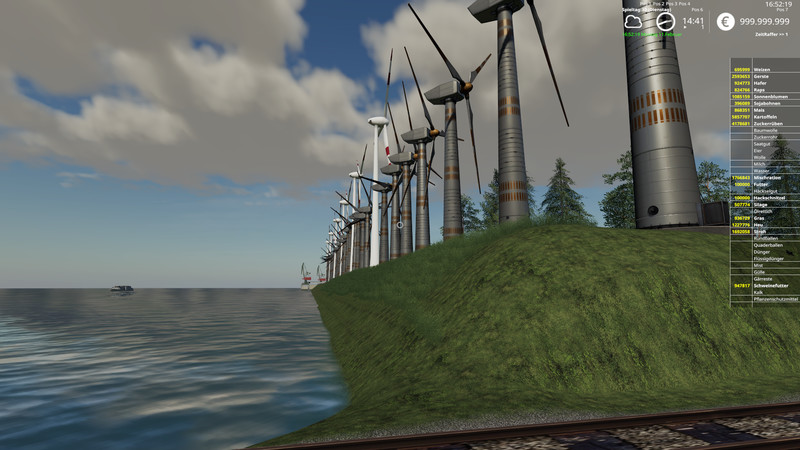Click the Schweinefutter list row
This screenshot has height=450, width=800.
click(x=765, y=285)
